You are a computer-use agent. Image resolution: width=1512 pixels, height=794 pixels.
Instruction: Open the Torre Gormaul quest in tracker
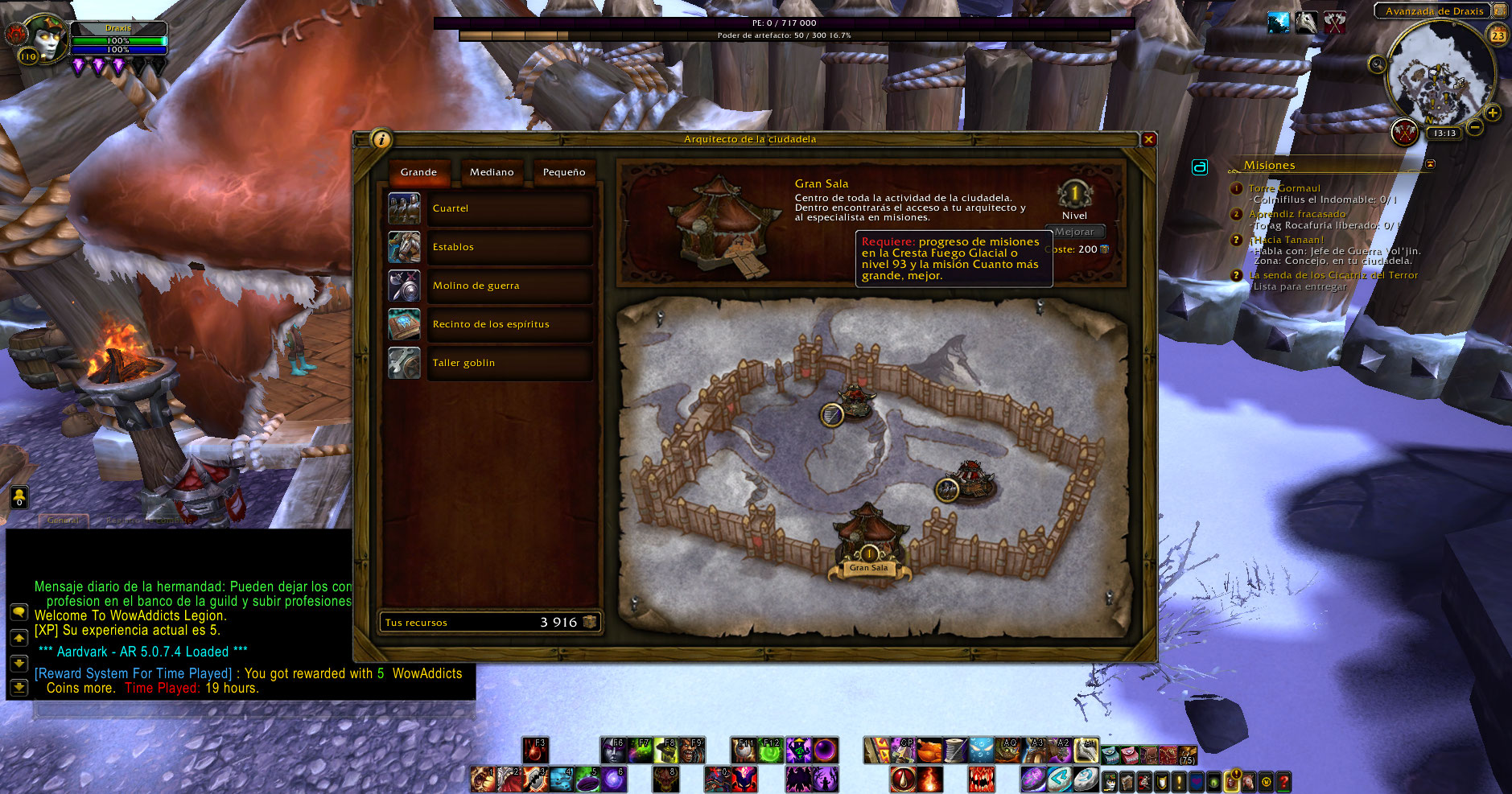tap(1284, 188)
